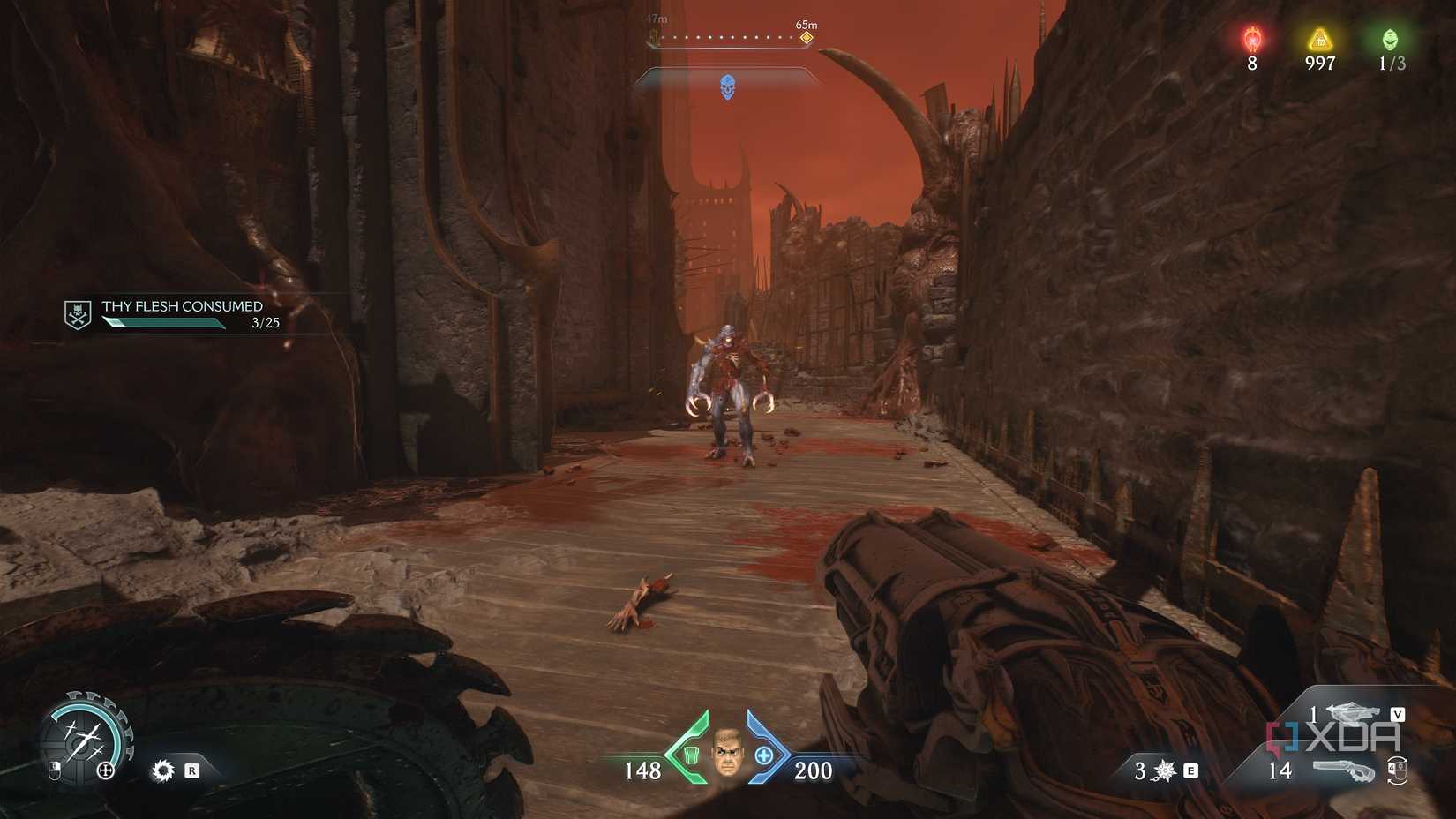Click the skull-and-bones challenge badge icon
The width and height of the screenshot is (1456, 819).
tap(77, 313)
